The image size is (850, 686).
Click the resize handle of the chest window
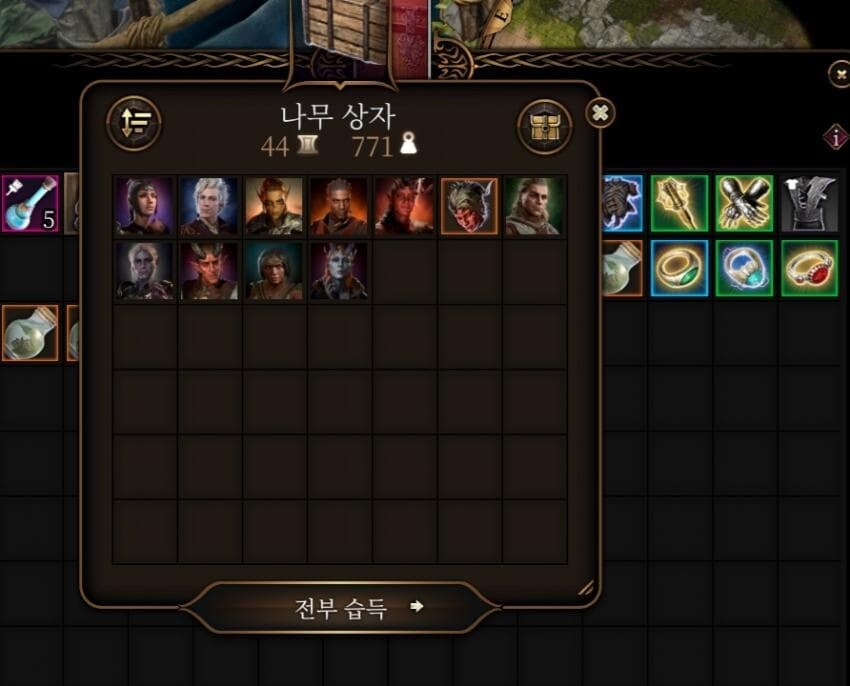585,588
